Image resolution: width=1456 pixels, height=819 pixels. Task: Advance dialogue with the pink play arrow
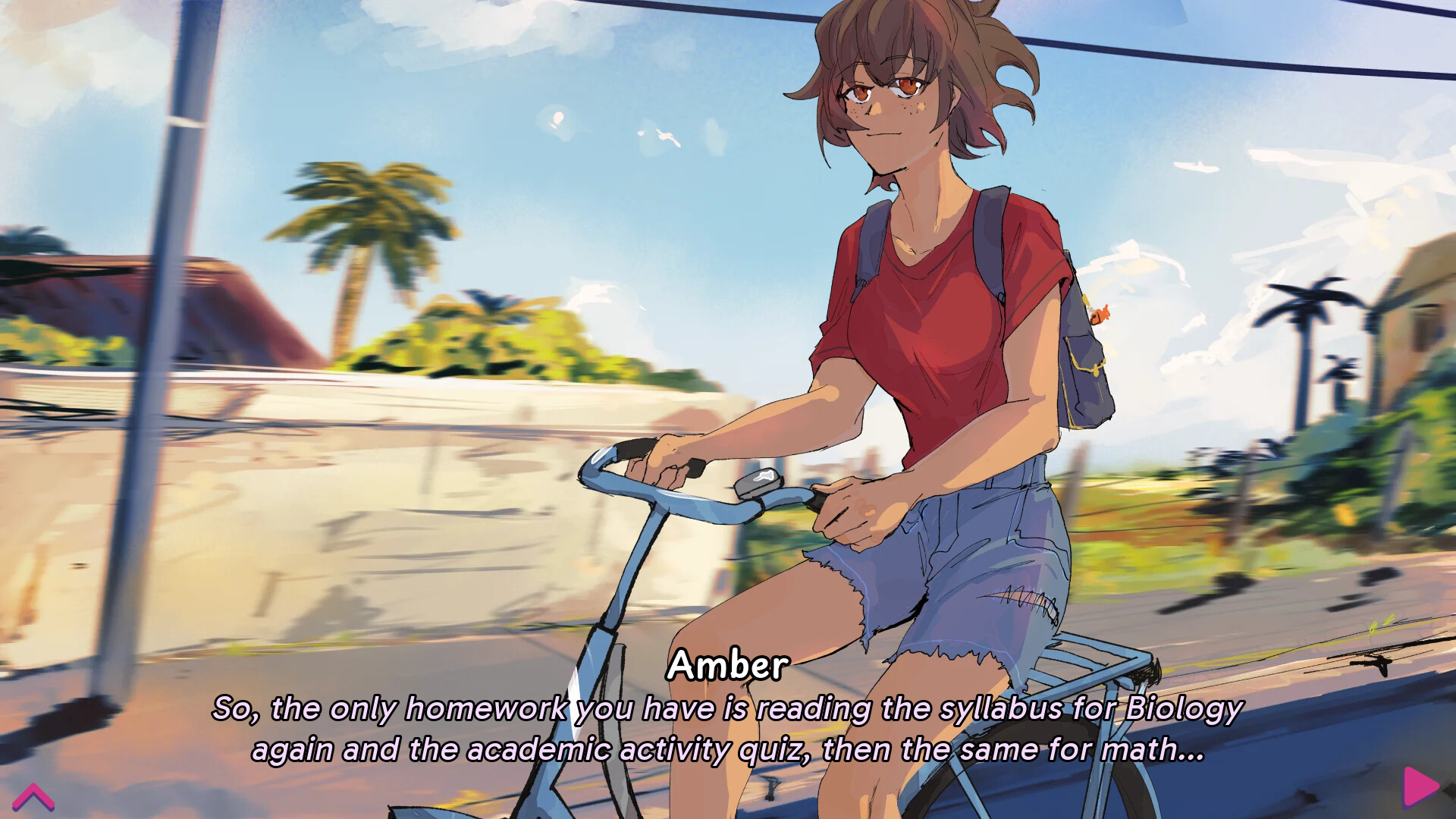1420,786
